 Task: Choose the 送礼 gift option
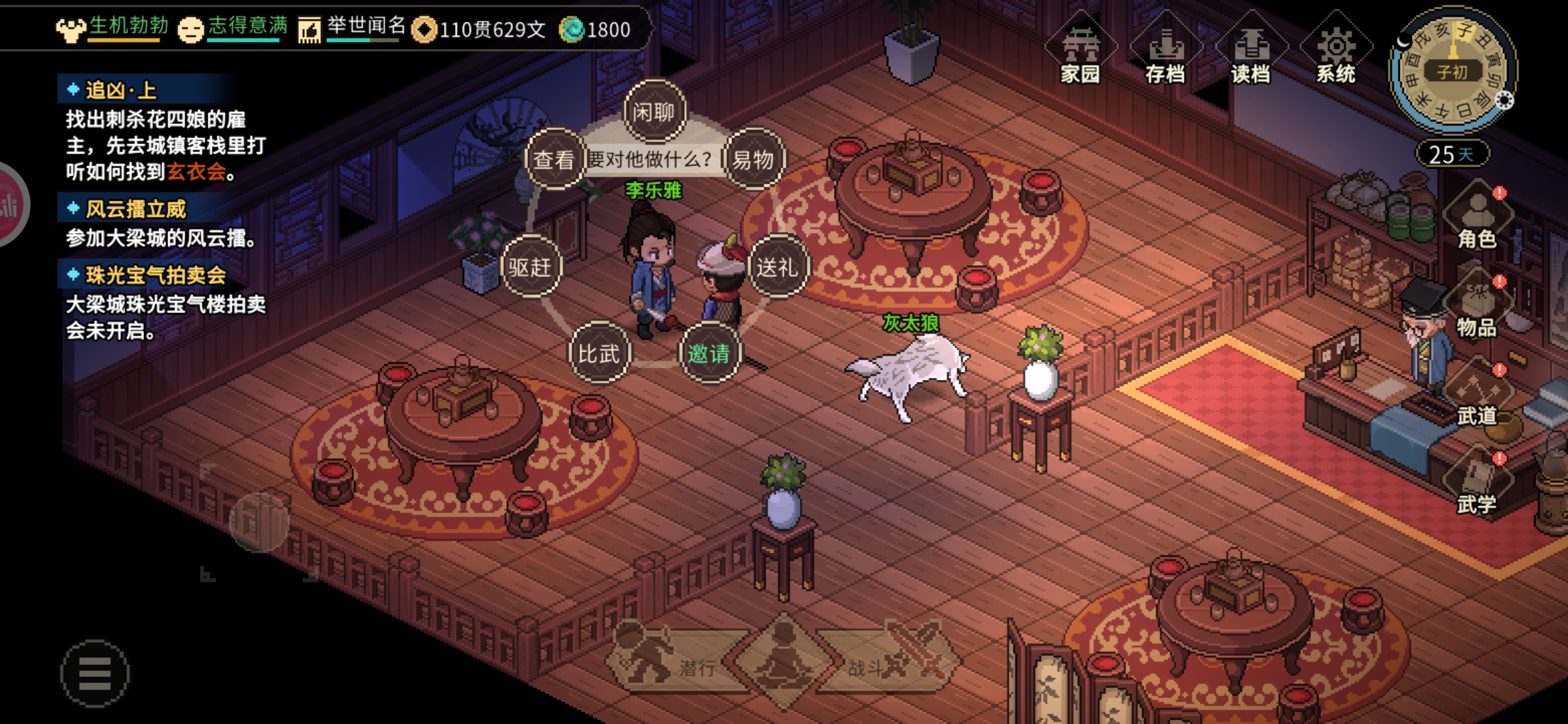pyautogui.click(x=777, y=267)
